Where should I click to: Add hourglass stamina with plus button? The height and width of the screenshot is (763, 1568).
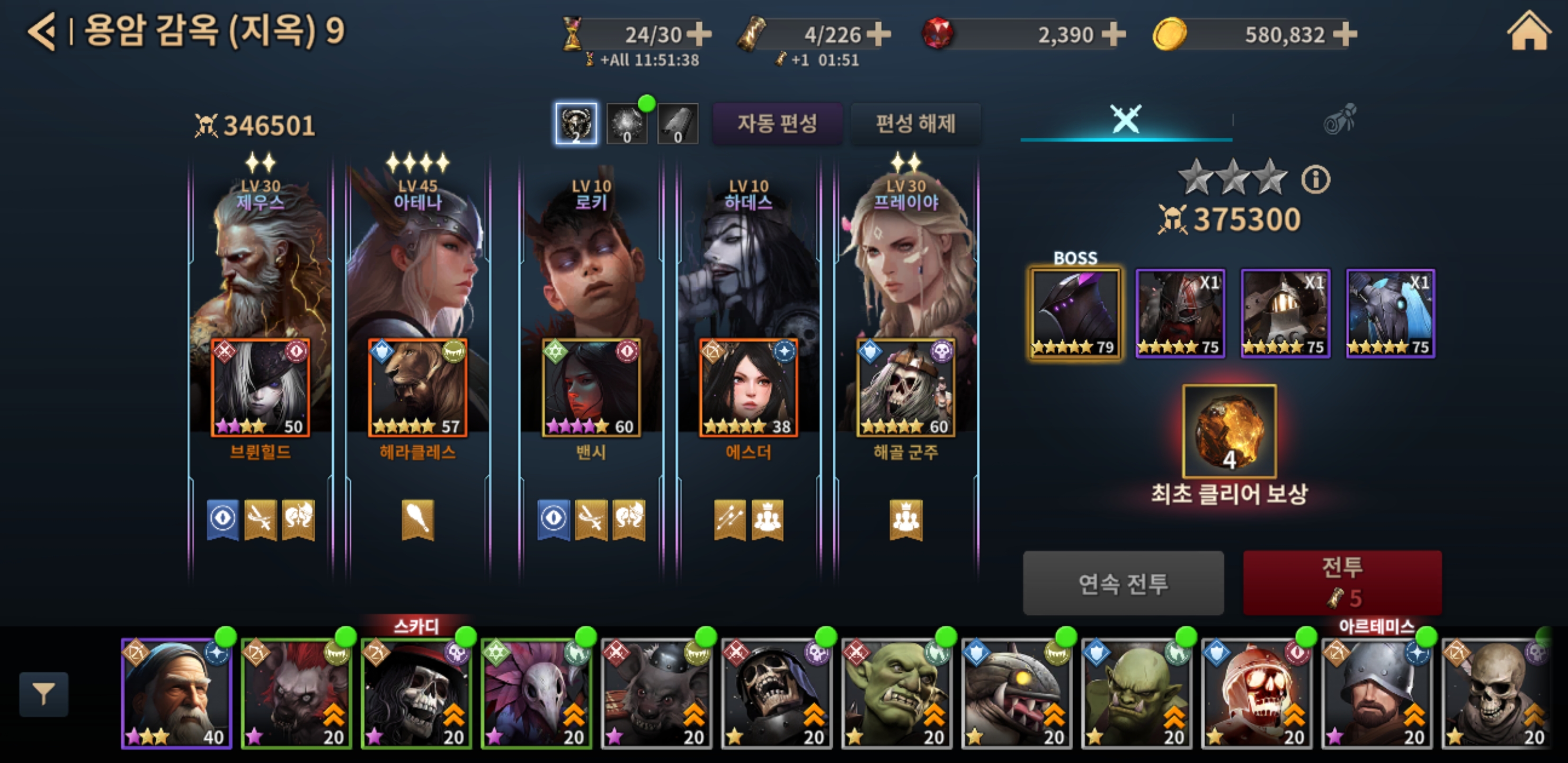(x=699, y=35)
